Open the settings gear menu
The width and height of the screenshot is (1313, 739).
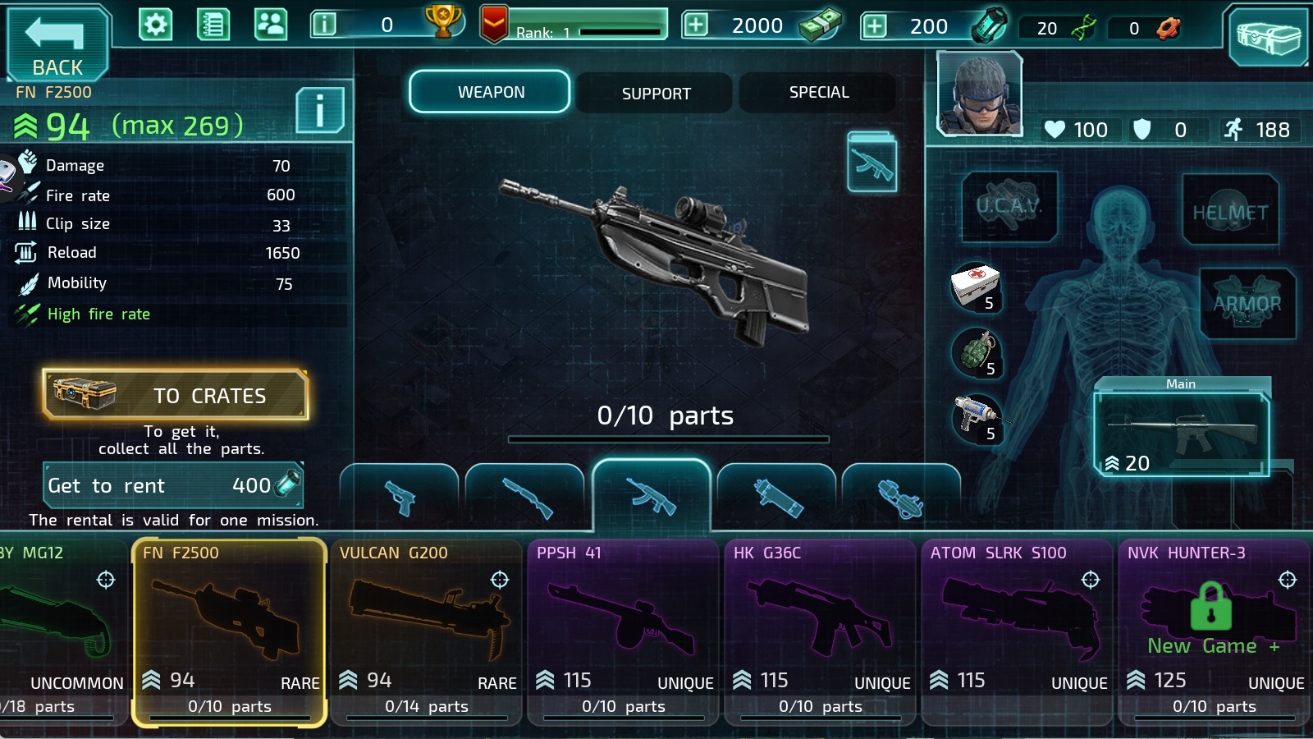point(155,24)
